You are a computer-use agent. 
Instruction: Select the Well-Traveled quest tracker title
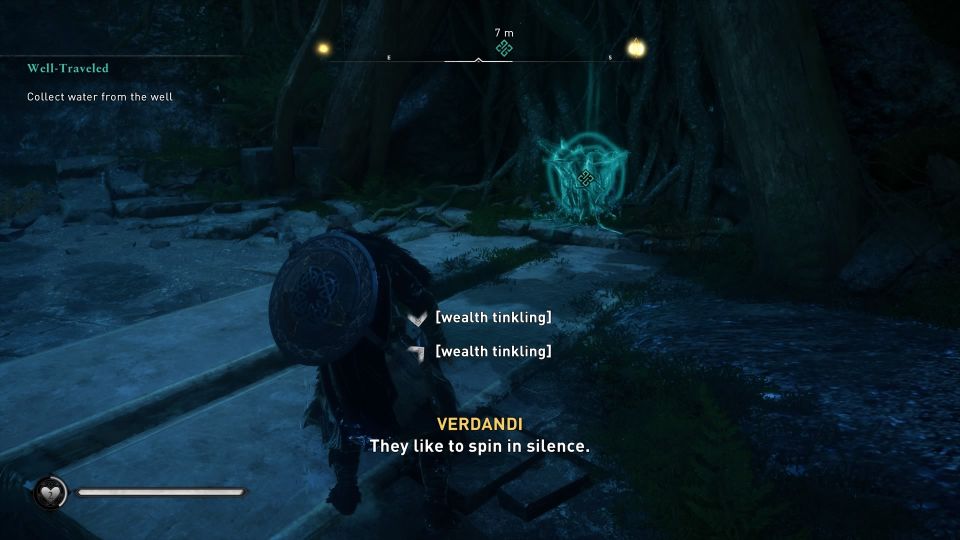pos(68,68)
